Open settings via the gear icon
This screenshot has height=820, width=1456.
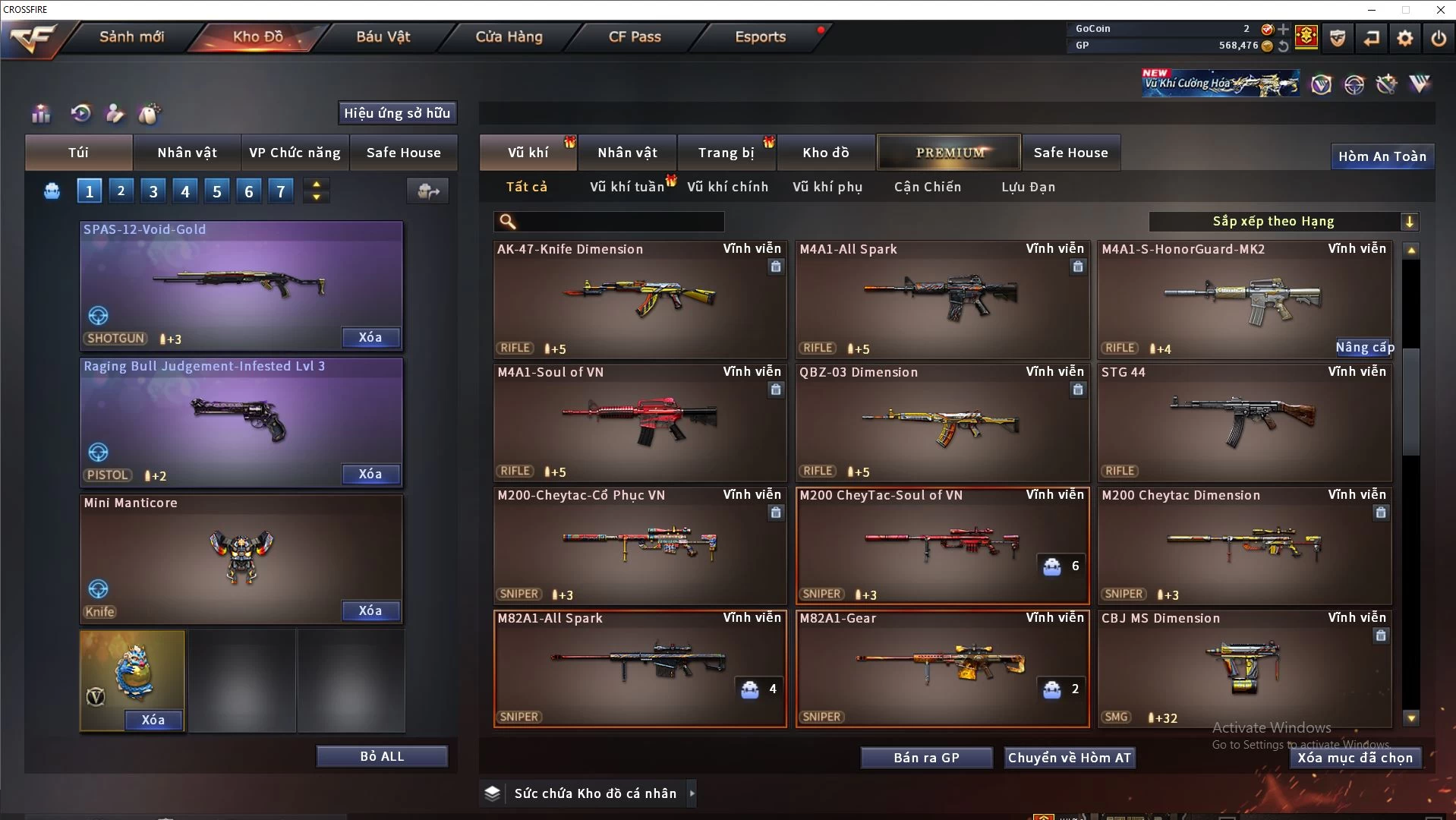pos(1404,38)
